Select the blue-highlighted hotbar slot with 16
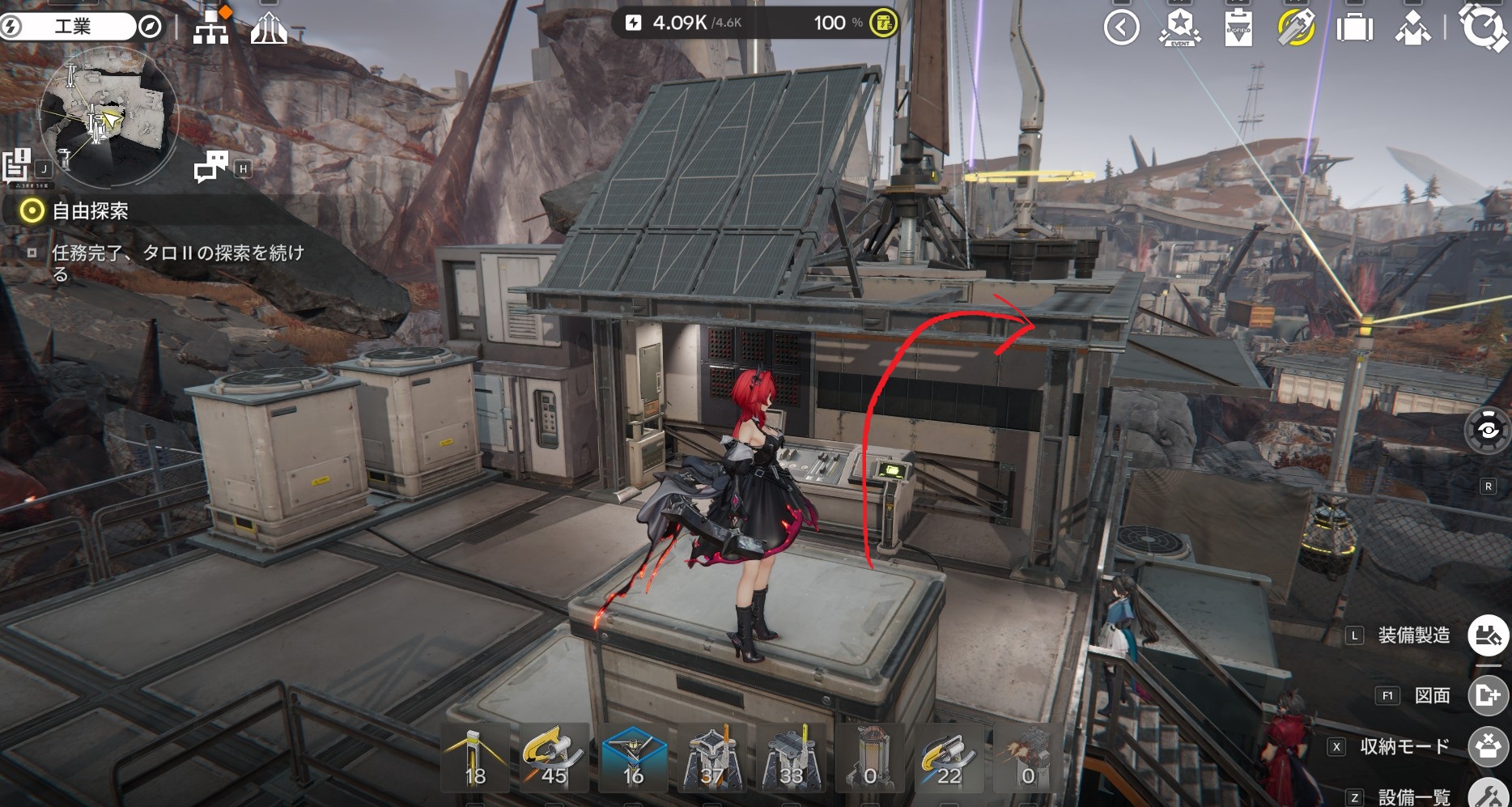The image size is (1512, 807). coord(634,758)
